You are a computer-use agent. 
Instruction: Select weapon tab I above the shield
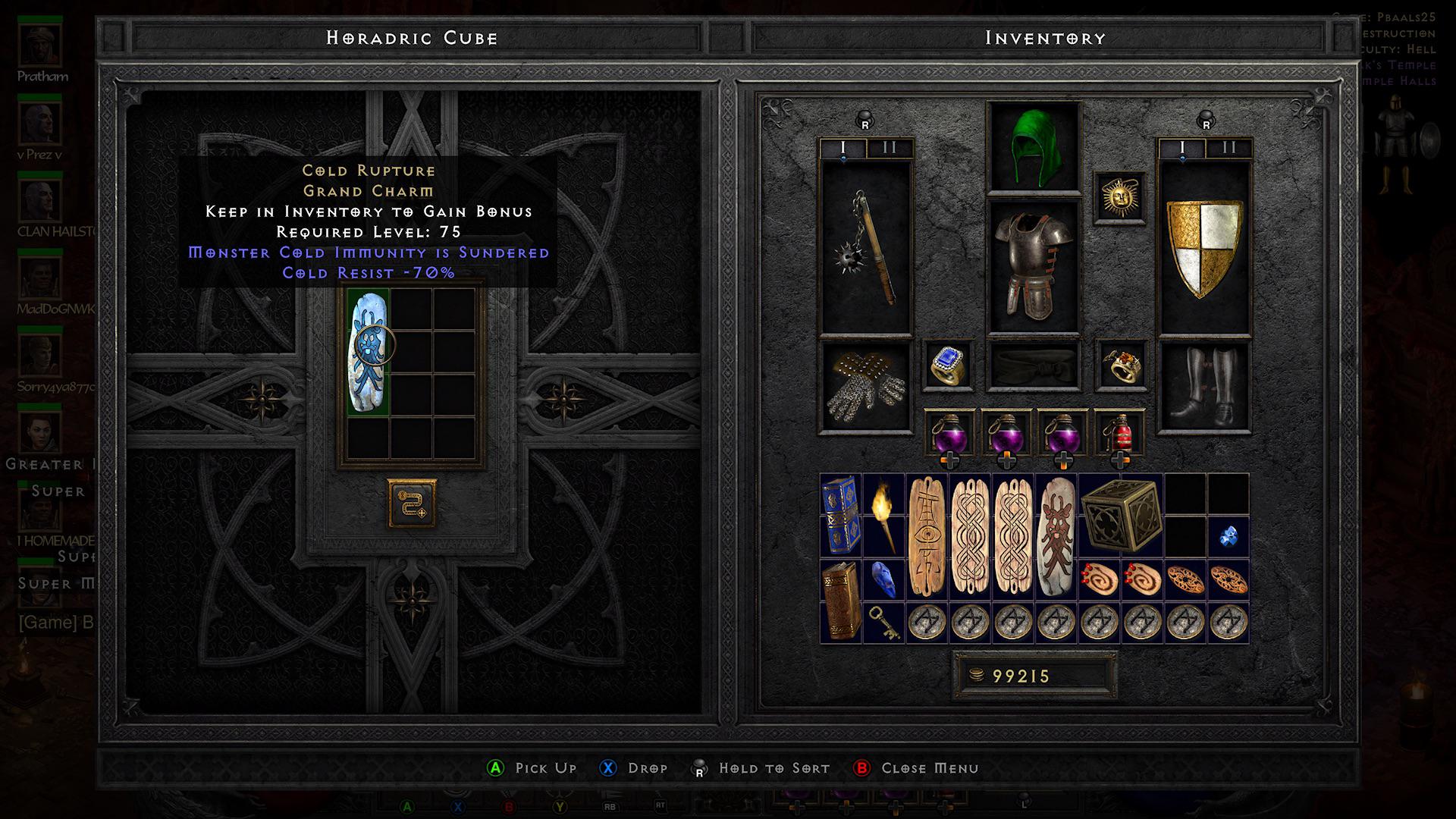click(x=1181, y=149)
